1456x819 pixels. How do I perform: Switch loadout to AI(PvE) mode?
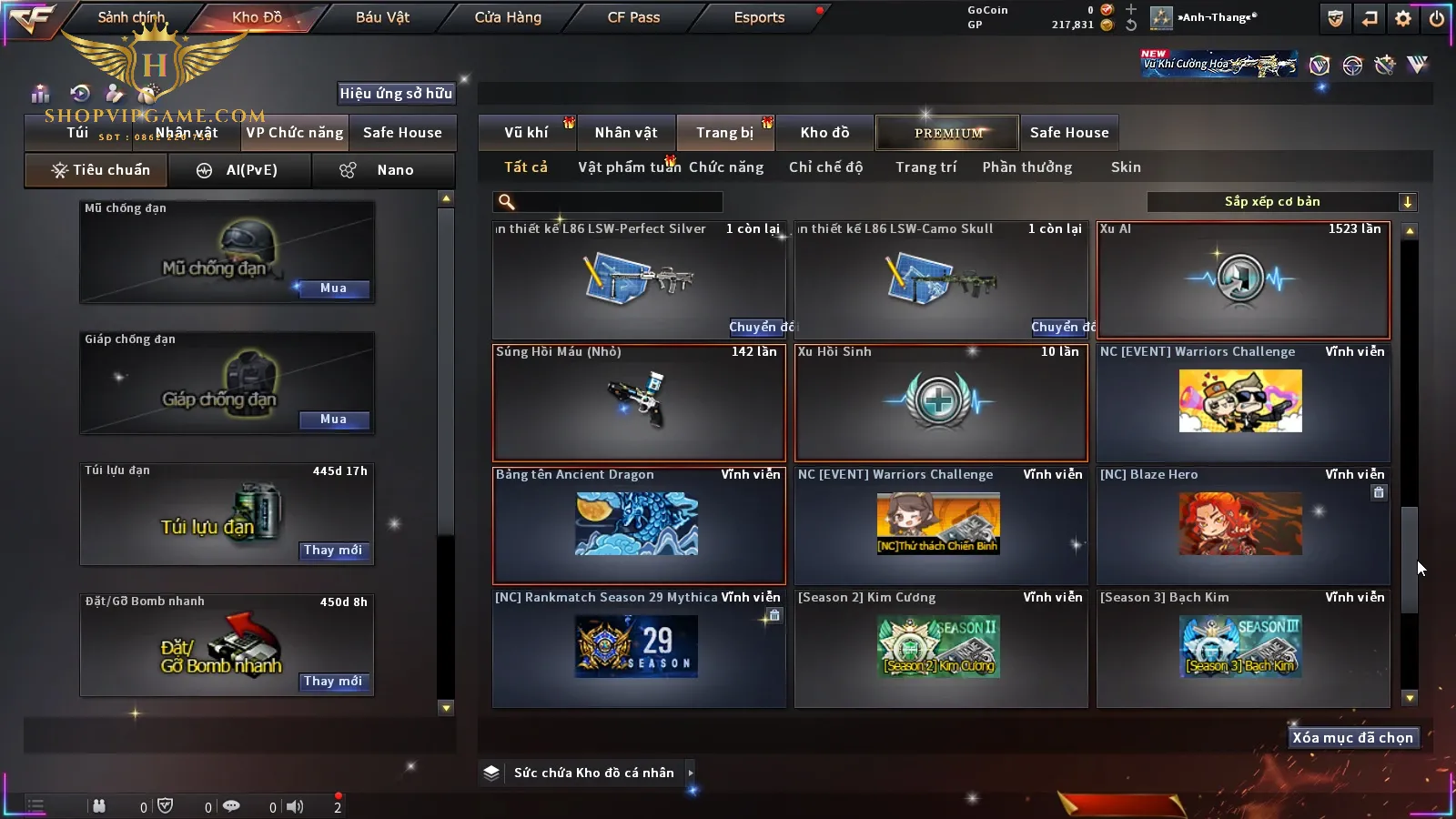click(x=240, y=170)
